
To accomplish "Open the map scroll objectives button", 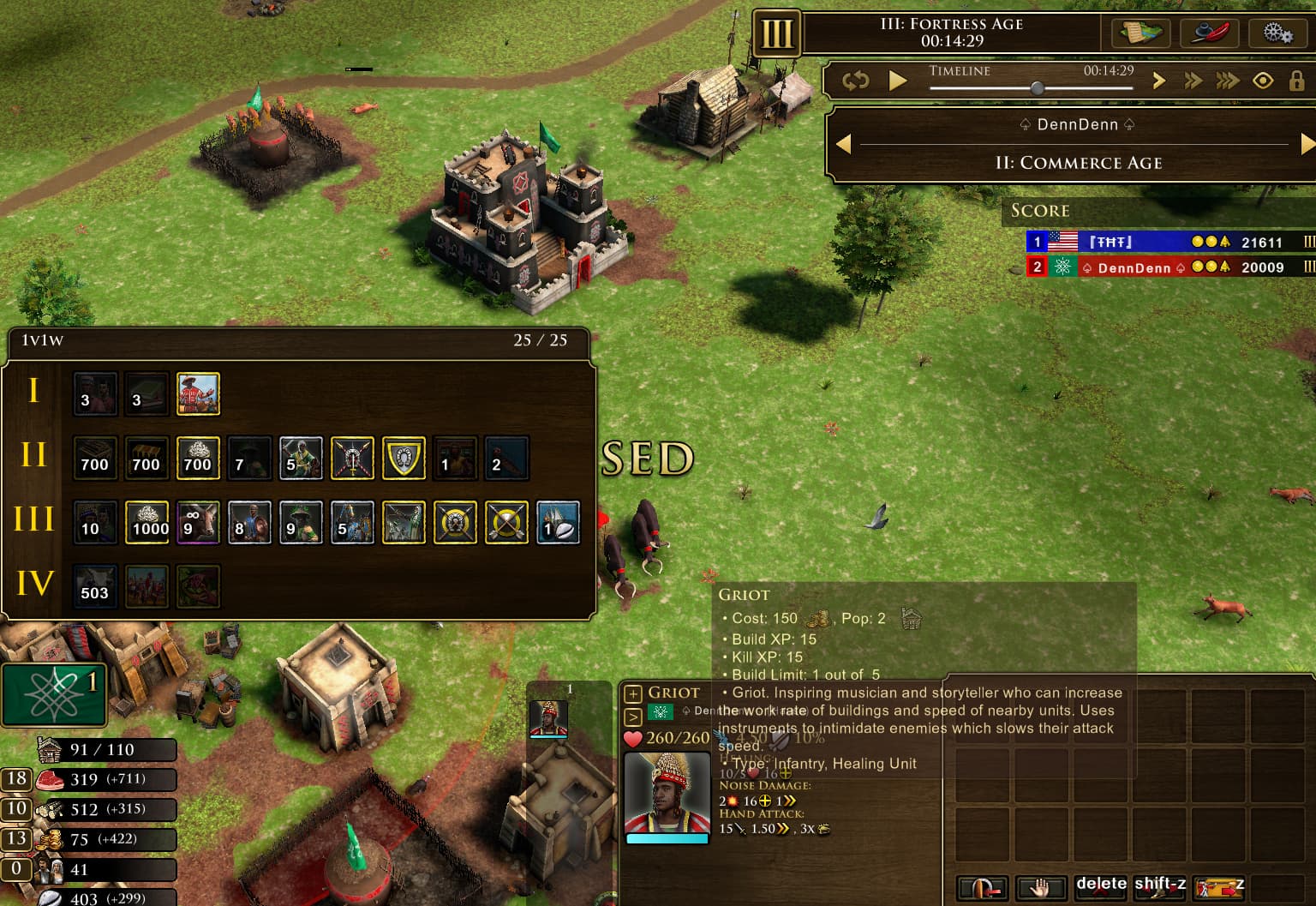I will pos(1141,33).
